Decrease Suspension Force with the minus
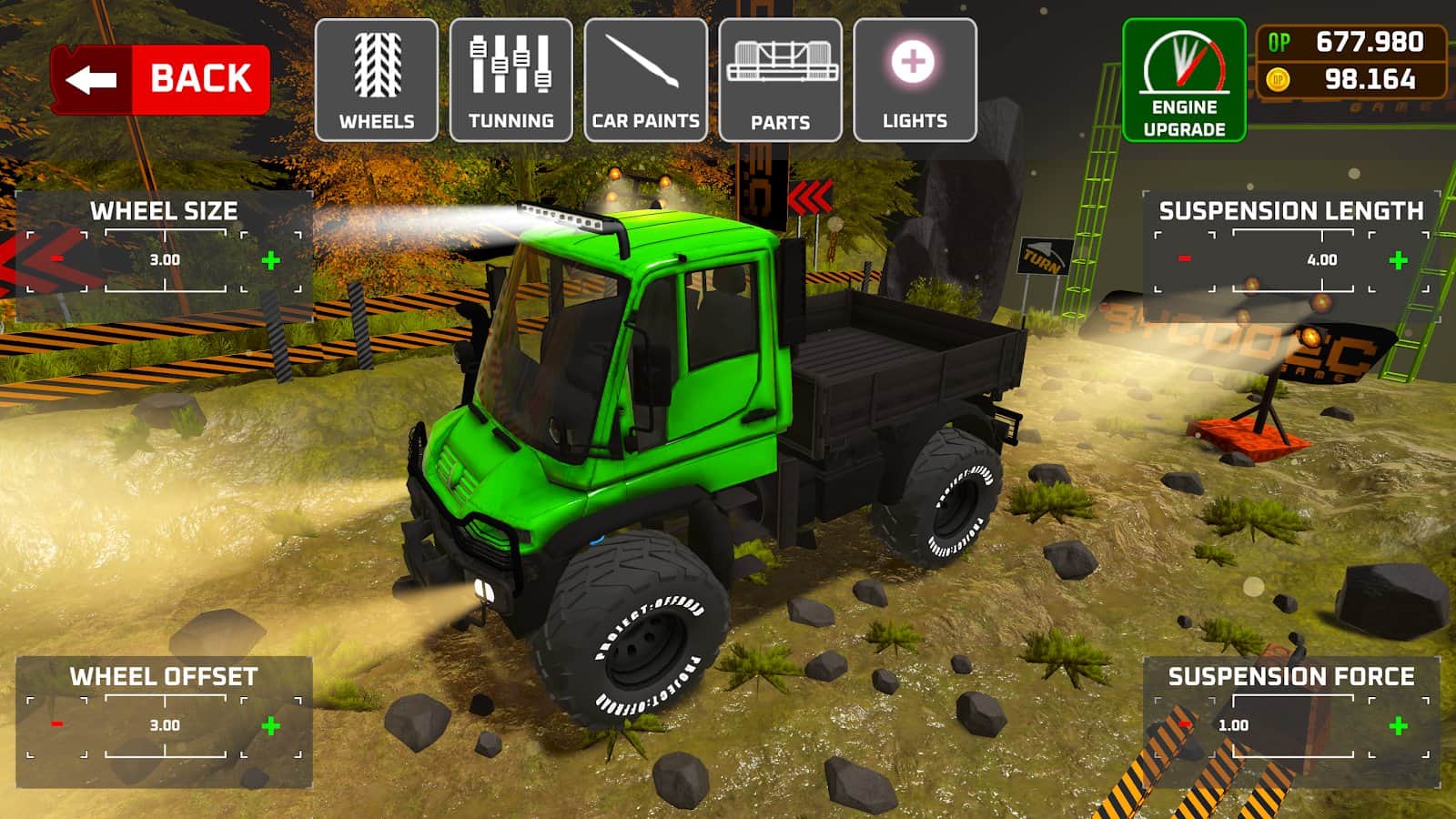This screenshot has height=819, width=1456. [1184, 724]
